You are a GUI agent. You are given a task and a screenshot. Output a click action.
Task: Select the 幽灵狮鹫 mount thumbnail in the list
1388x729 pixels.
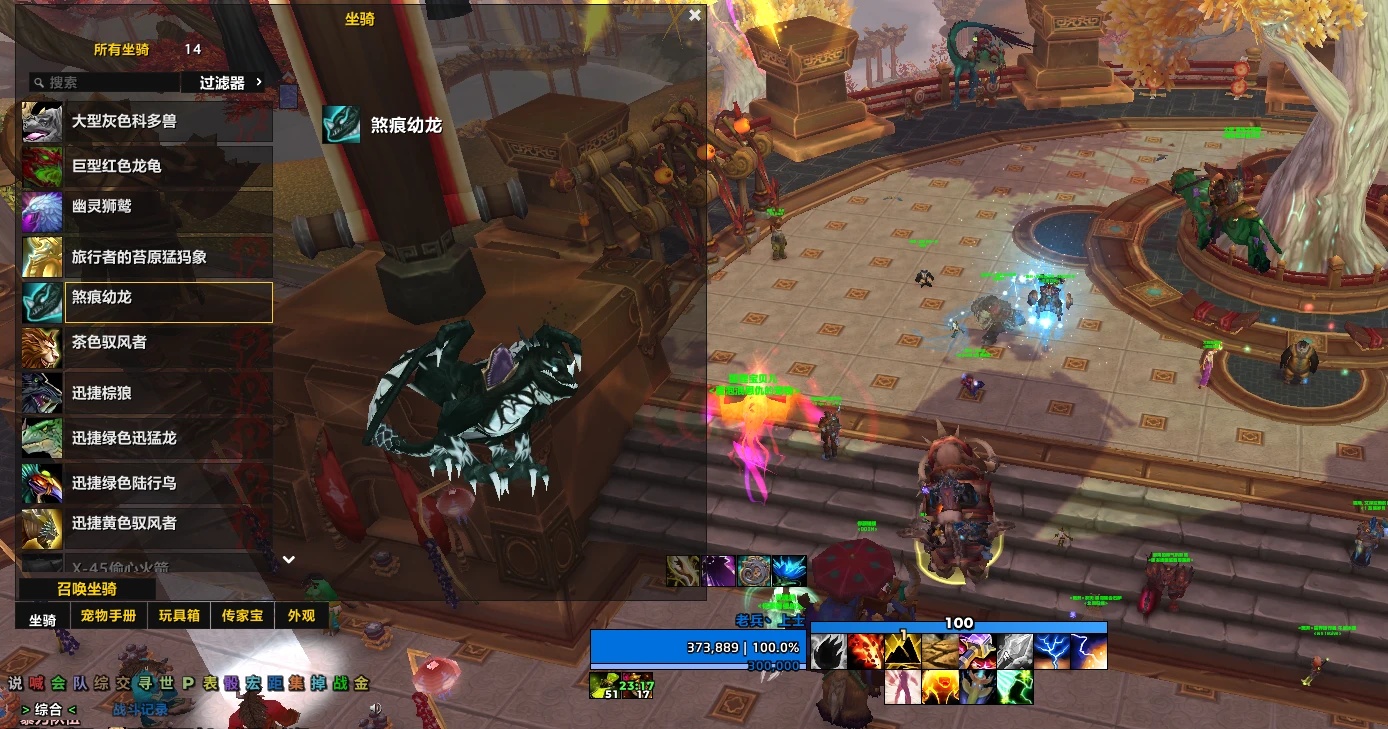point(41,211)
